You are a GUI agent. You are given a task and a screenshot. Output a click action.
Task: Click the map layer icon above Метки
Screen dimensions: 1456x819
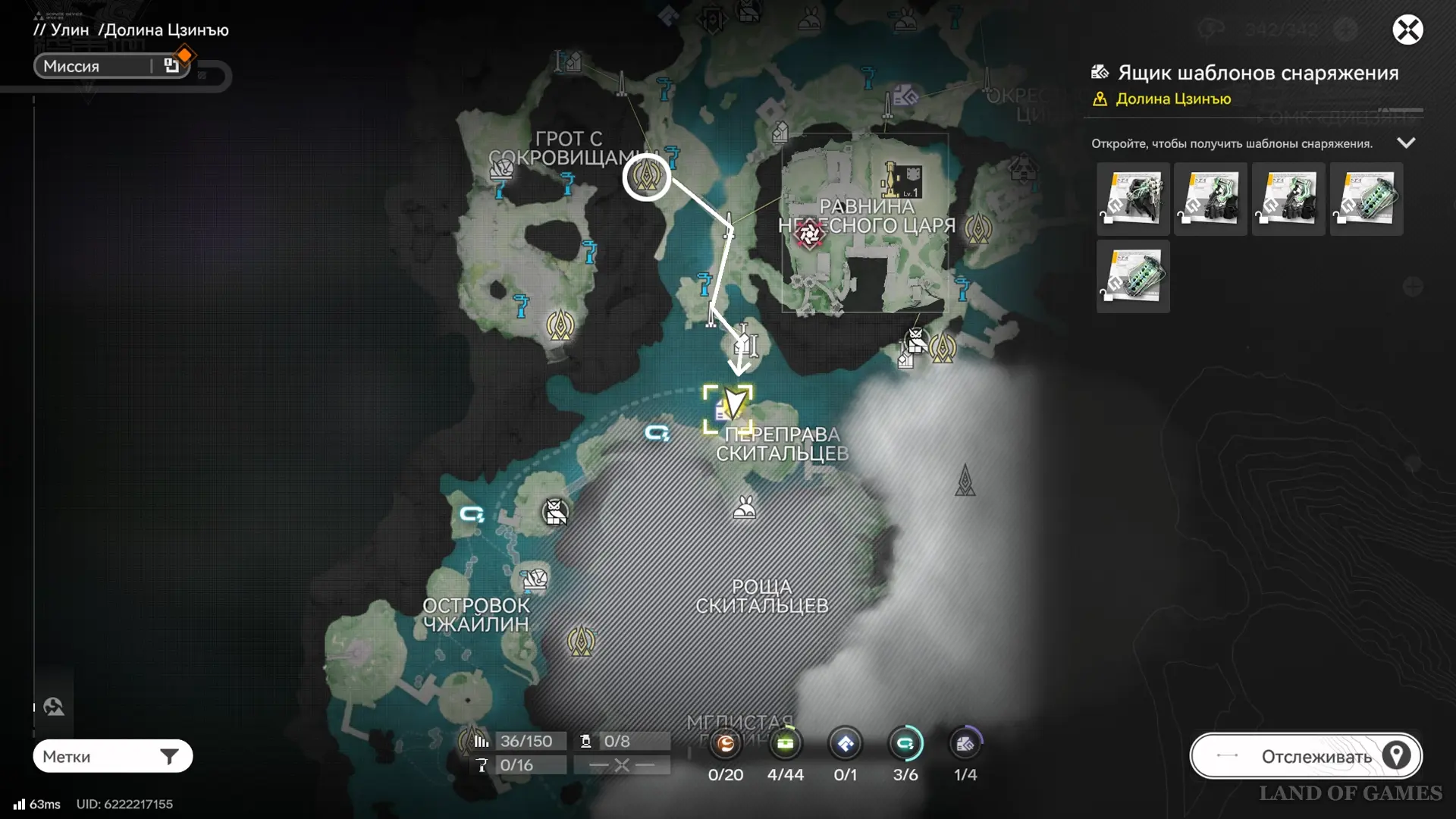click(x=53, y=708)
